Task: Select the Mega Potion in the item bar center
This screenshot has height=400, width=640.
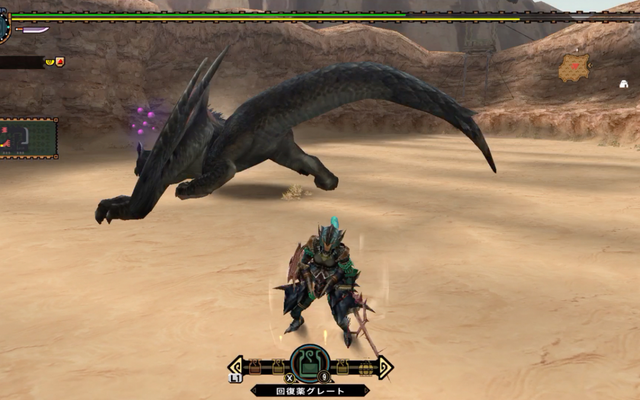Action: pos(309,364)
